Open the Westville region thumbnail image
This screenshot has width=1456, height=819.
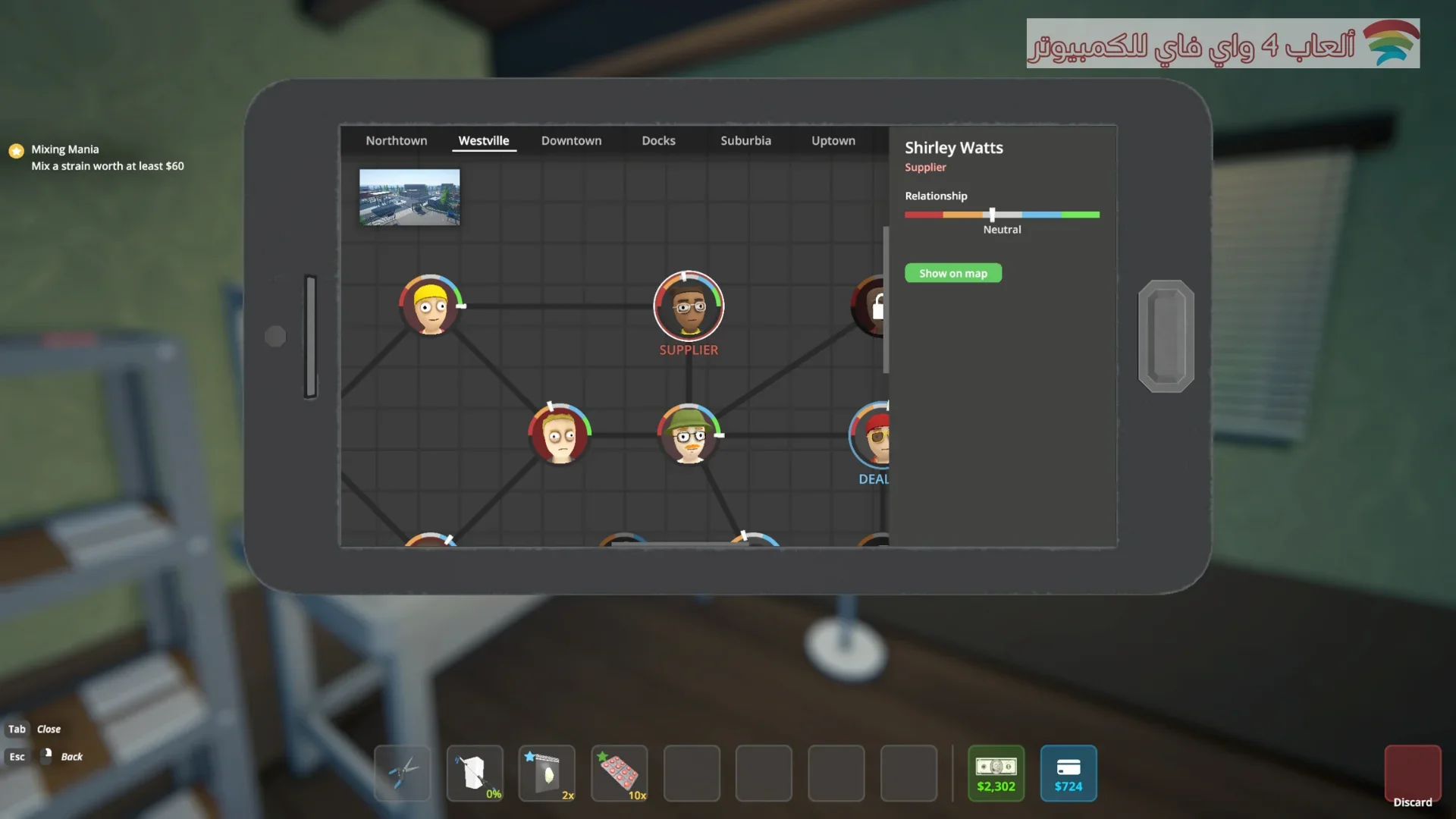point(409,197)
